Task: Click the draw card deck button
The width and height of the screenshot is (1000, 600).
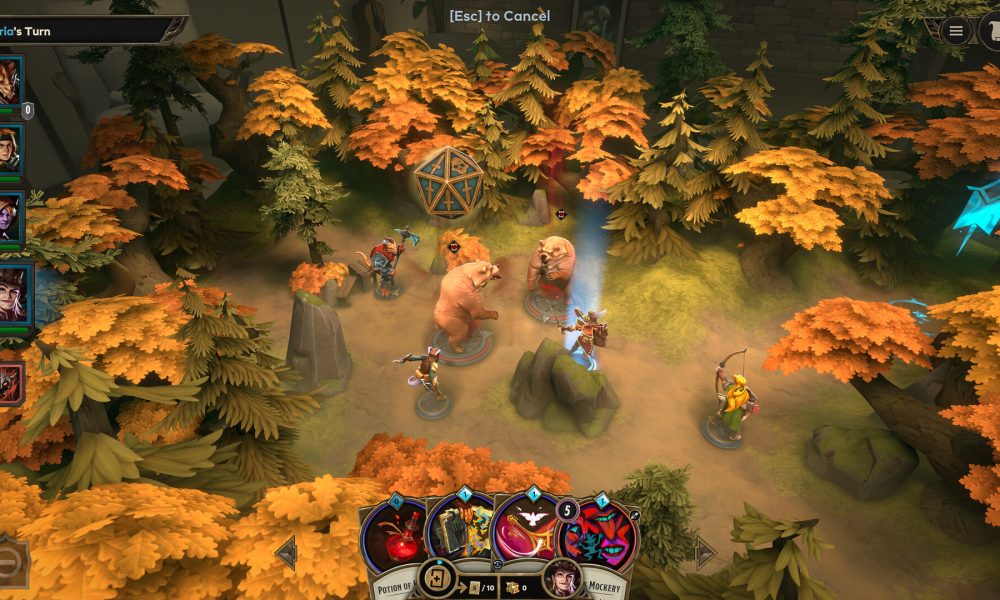Action: point(437,579)
